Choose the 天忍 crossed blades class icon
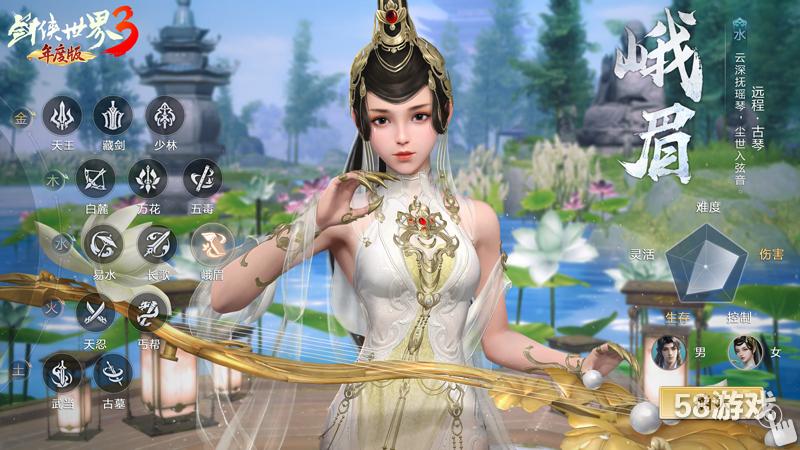 coord(95,312)
